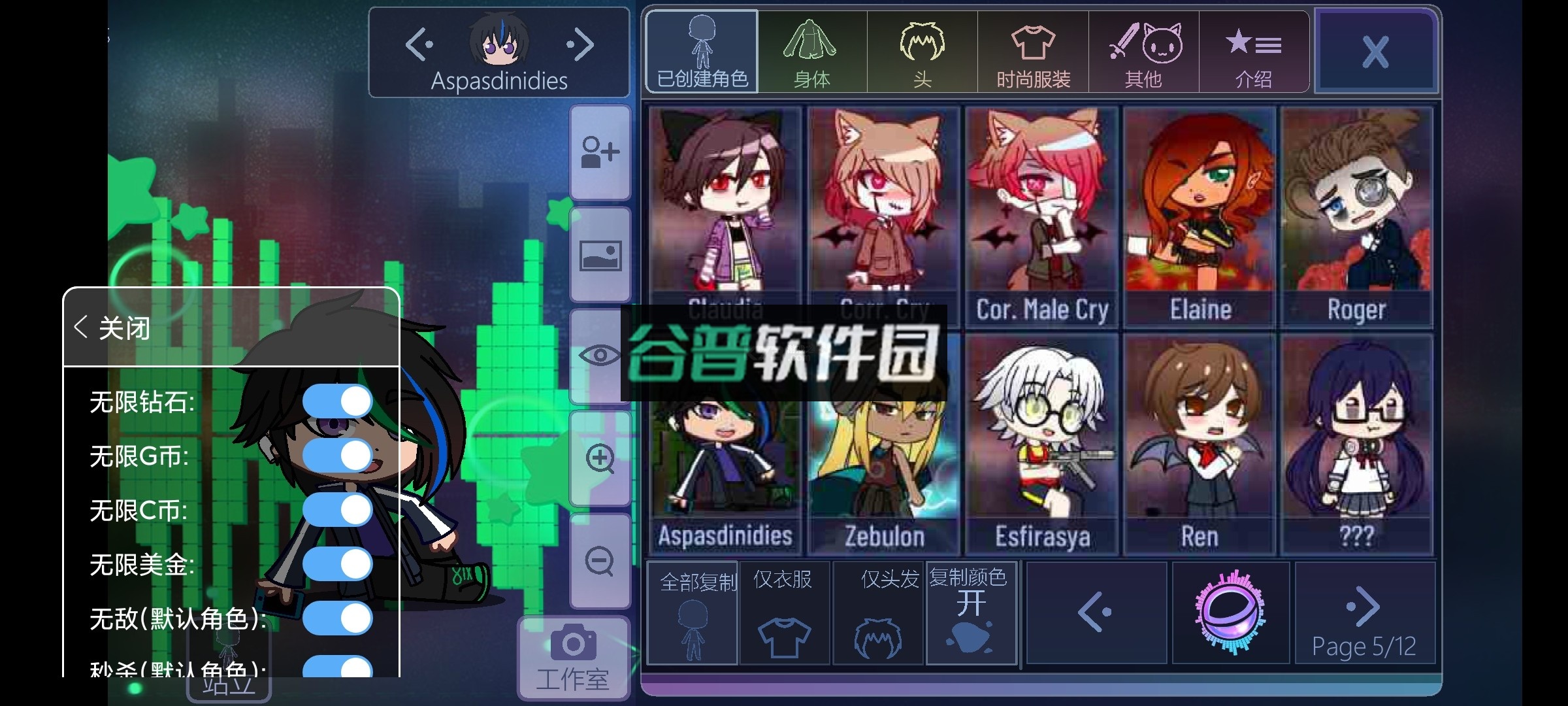Image resolution: width=1568 pixels, height=706 pixels.
Task: Select the 头 (Head) category icon
Action: point(922,51)
